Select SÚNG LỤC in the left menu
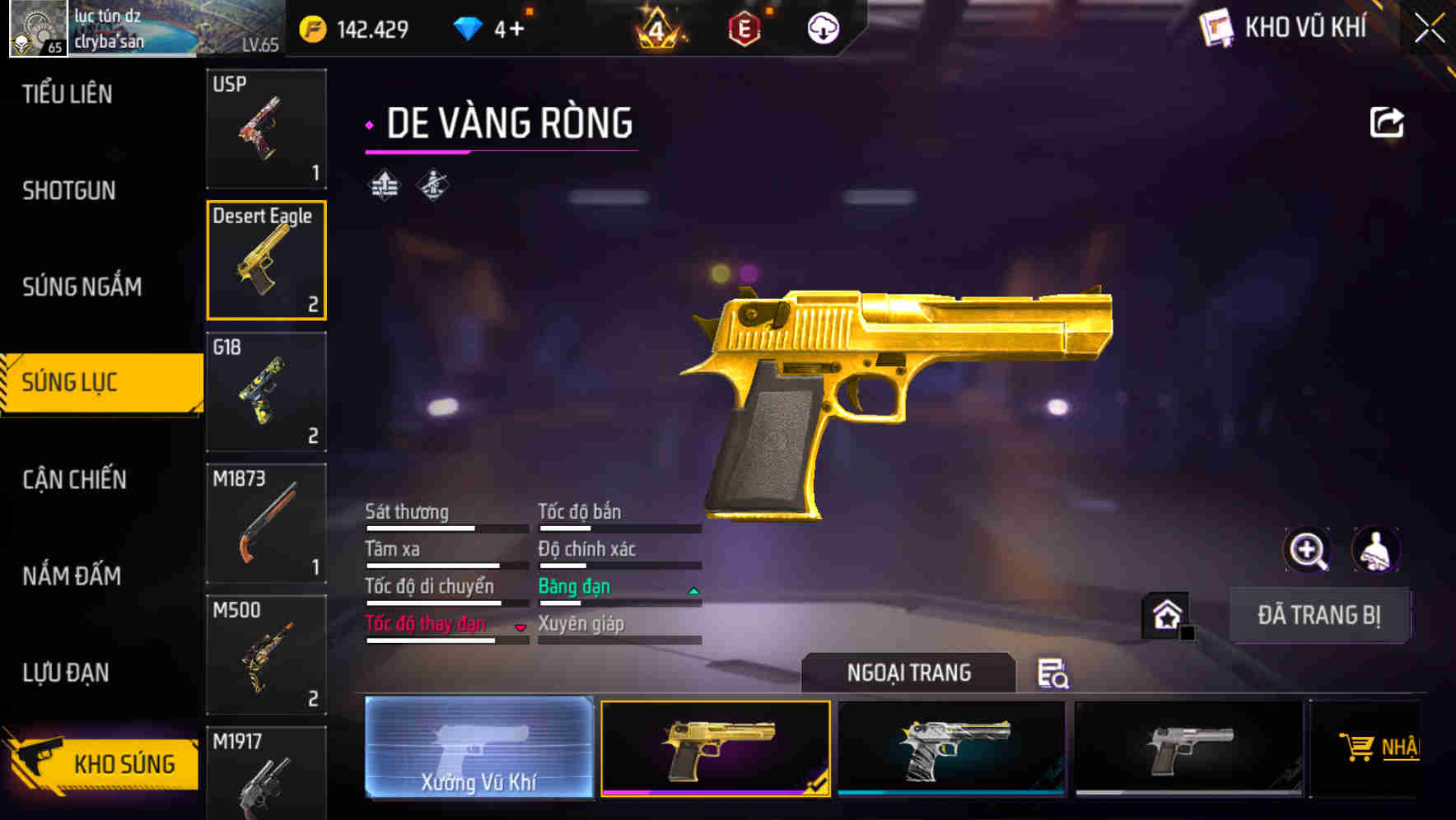Image resolution: width=1456 pixels, height=820 pixels. tap(71, 382)
